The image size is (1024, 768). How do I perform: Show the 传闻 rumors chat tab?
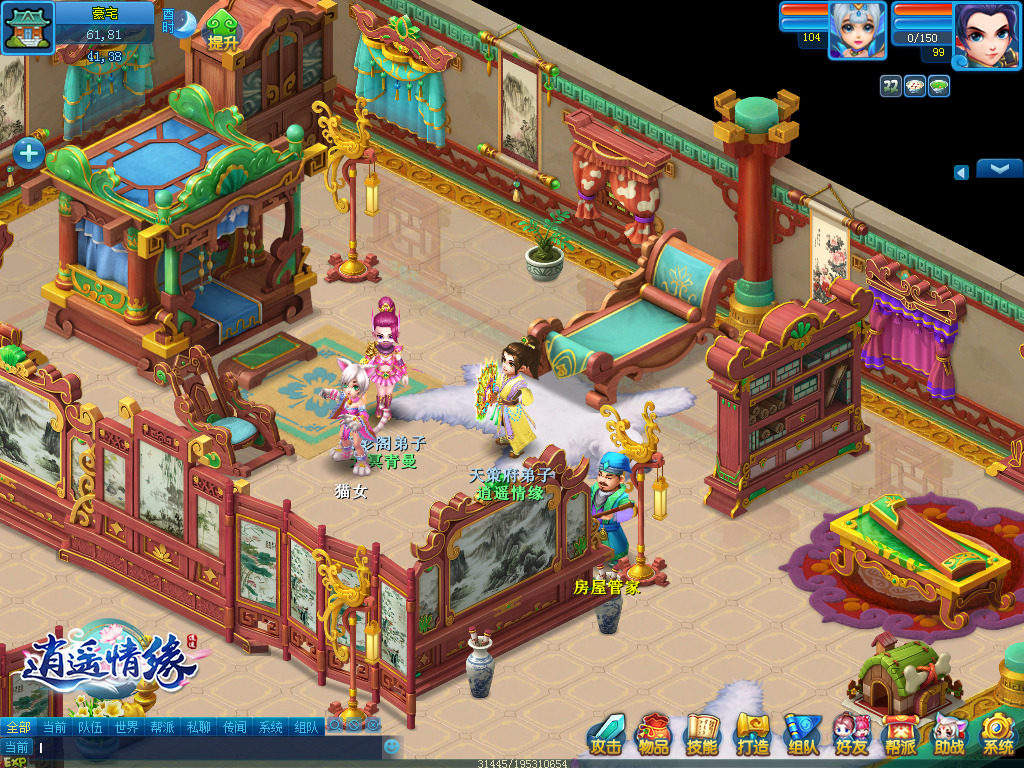234,727
